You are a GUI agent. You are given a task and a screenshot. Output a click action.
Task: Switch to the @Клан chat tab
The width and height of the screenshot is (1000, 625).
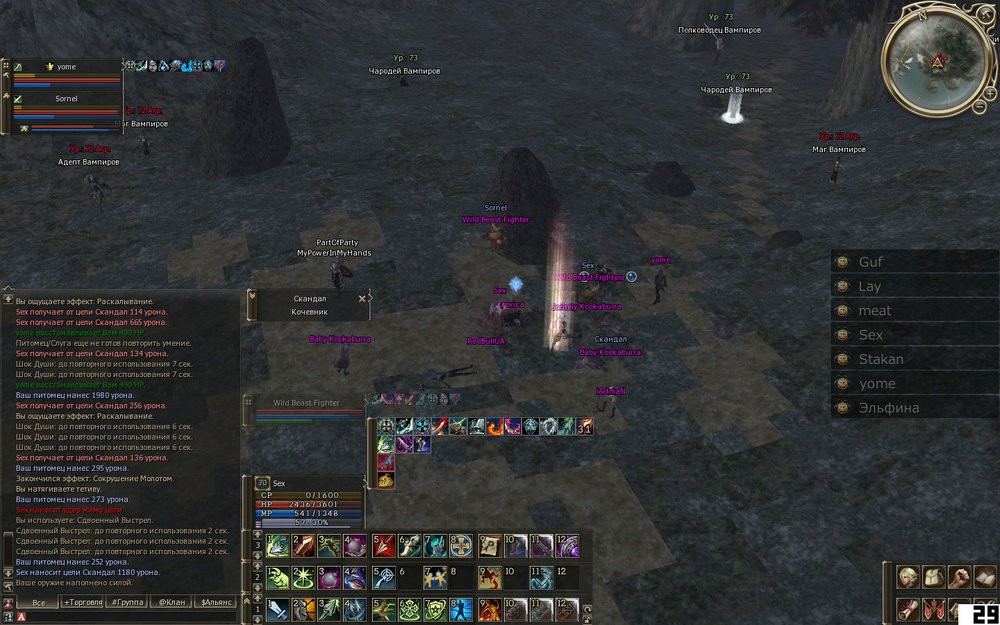pos(172,602)
